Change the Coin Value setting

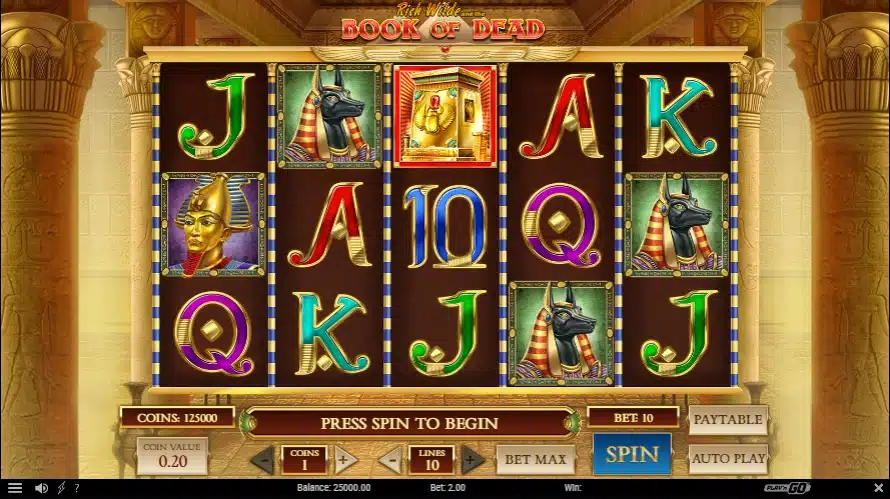tap(172, 456)
